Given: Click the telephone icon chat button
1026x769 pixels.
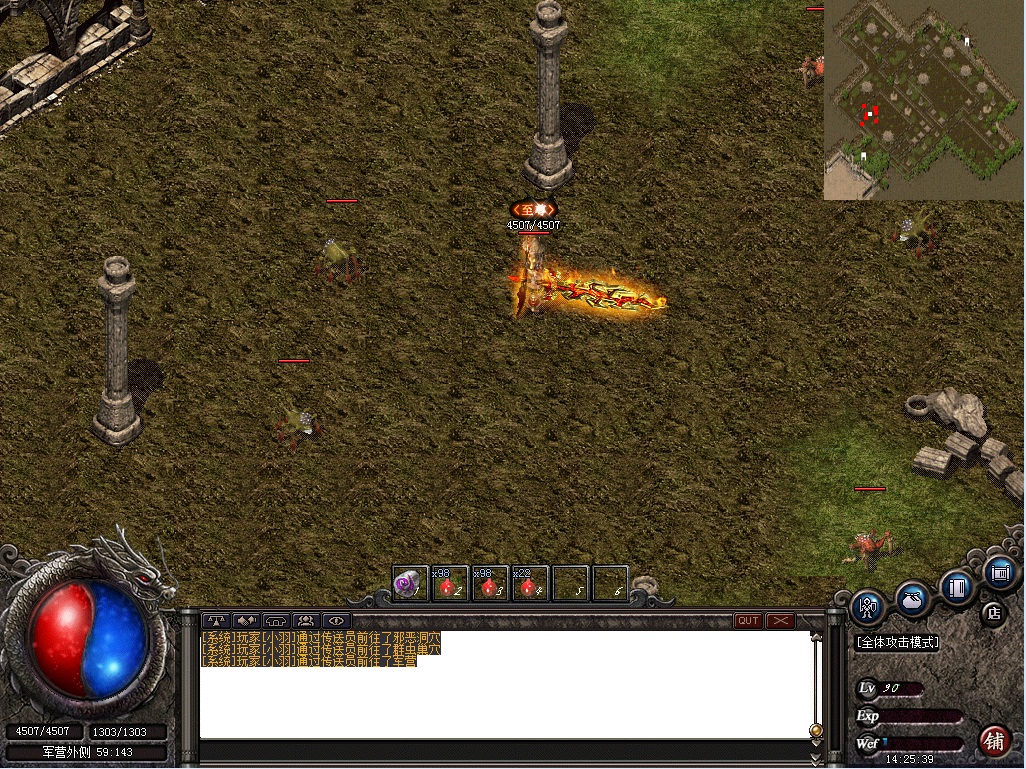Looking at the screenshot, I should [275, 621].
